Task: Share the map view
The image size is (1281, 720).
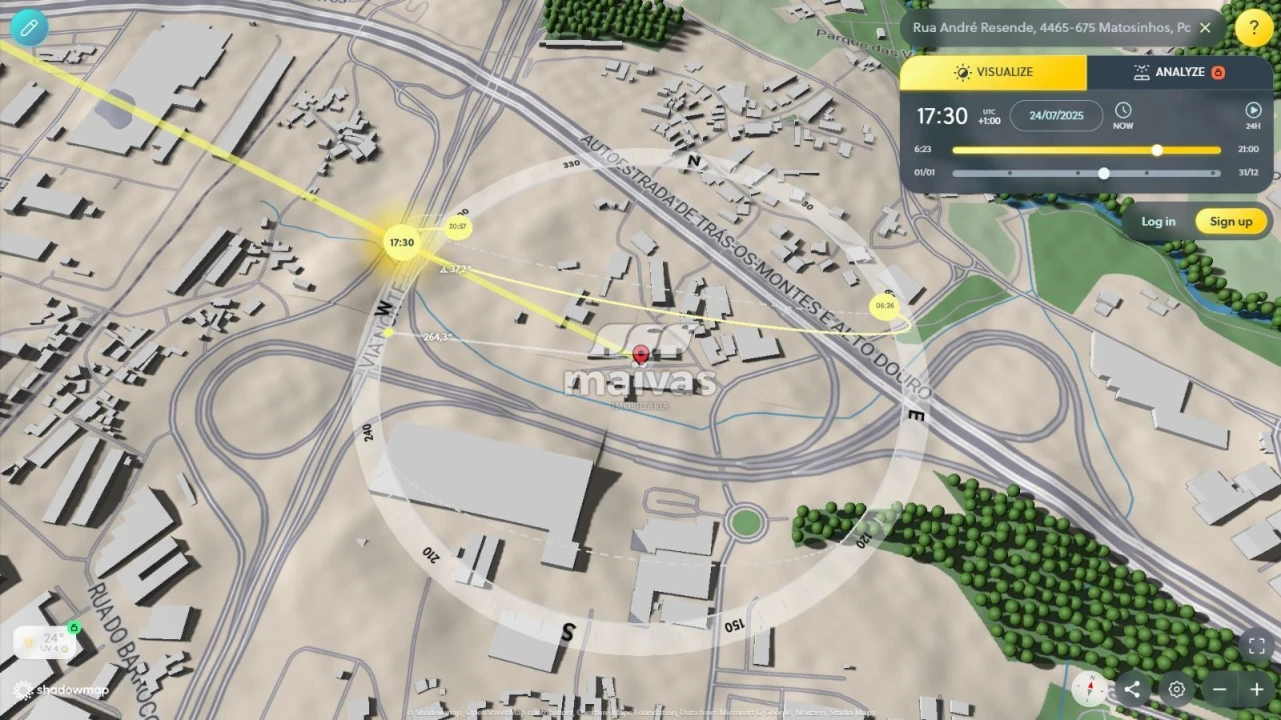Action: 1132,689
